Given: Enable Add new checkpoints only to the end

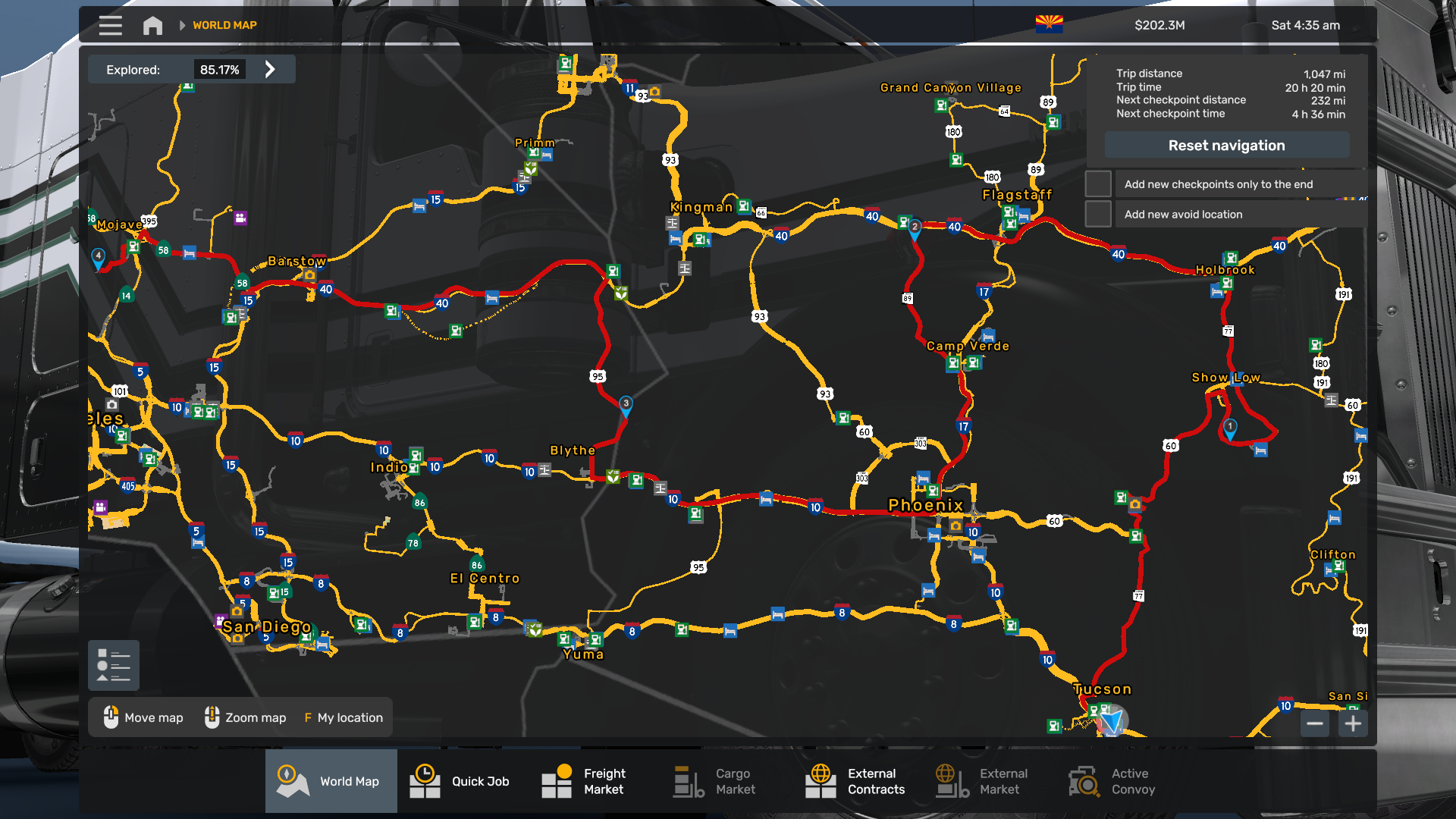Looking at the screenshot, I should click(x=1097, y=184).
